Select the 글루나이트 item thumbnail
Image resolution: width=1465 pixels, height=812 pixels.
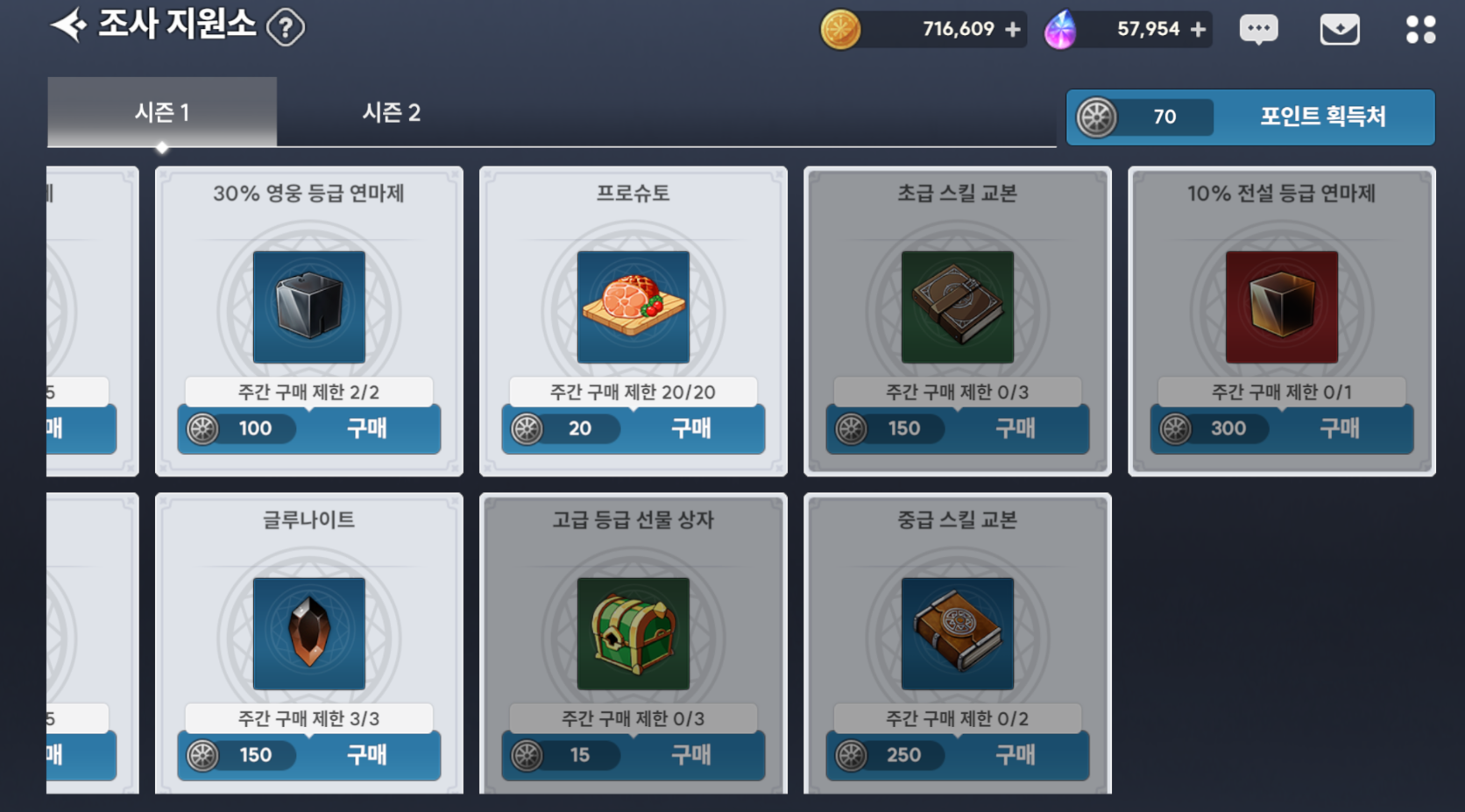[x=308, y=634]
